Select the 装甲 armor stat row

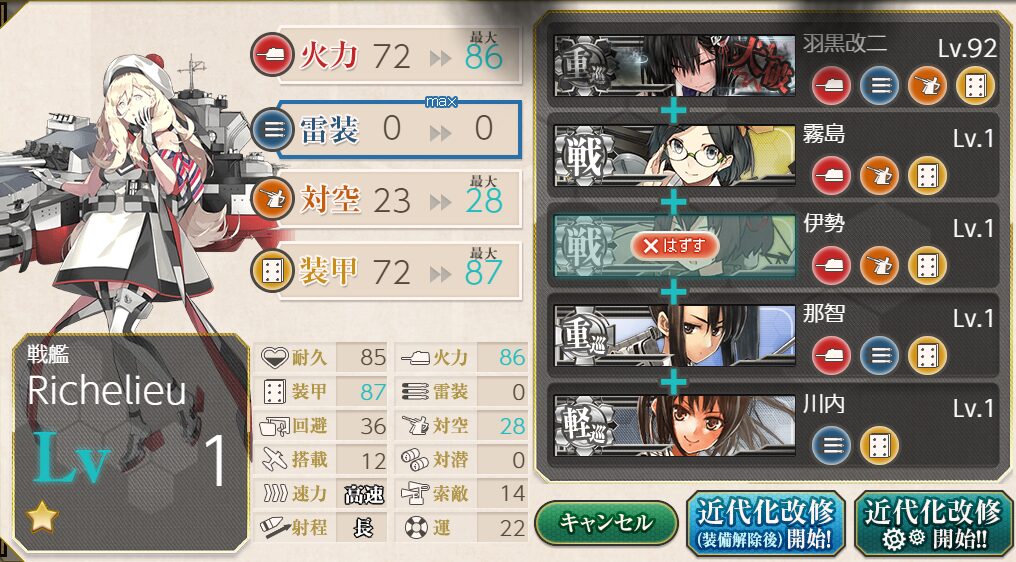398,271
